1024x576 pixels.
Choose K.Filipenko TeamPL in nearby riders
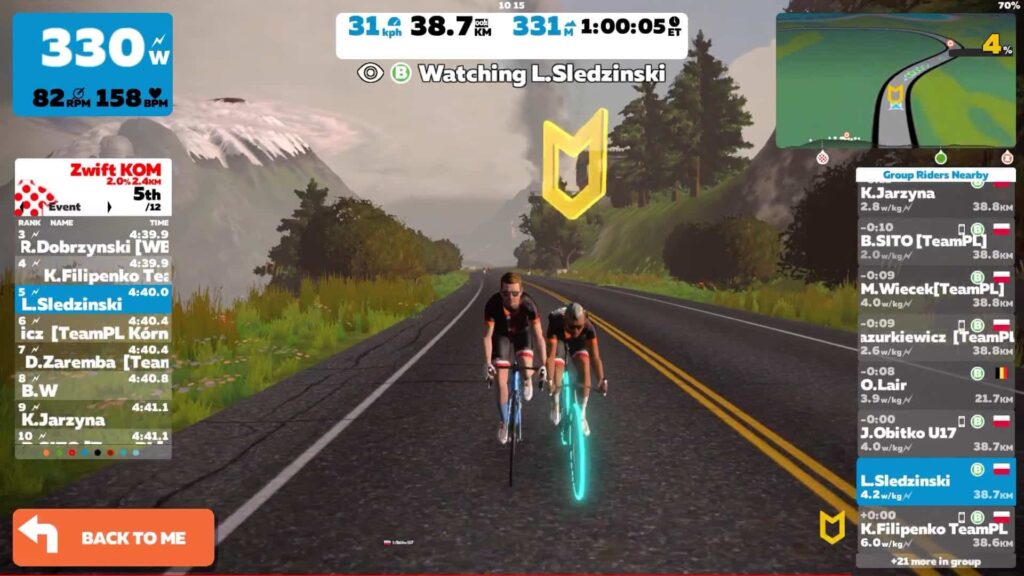pyautogui.click(x=935, y=529)
